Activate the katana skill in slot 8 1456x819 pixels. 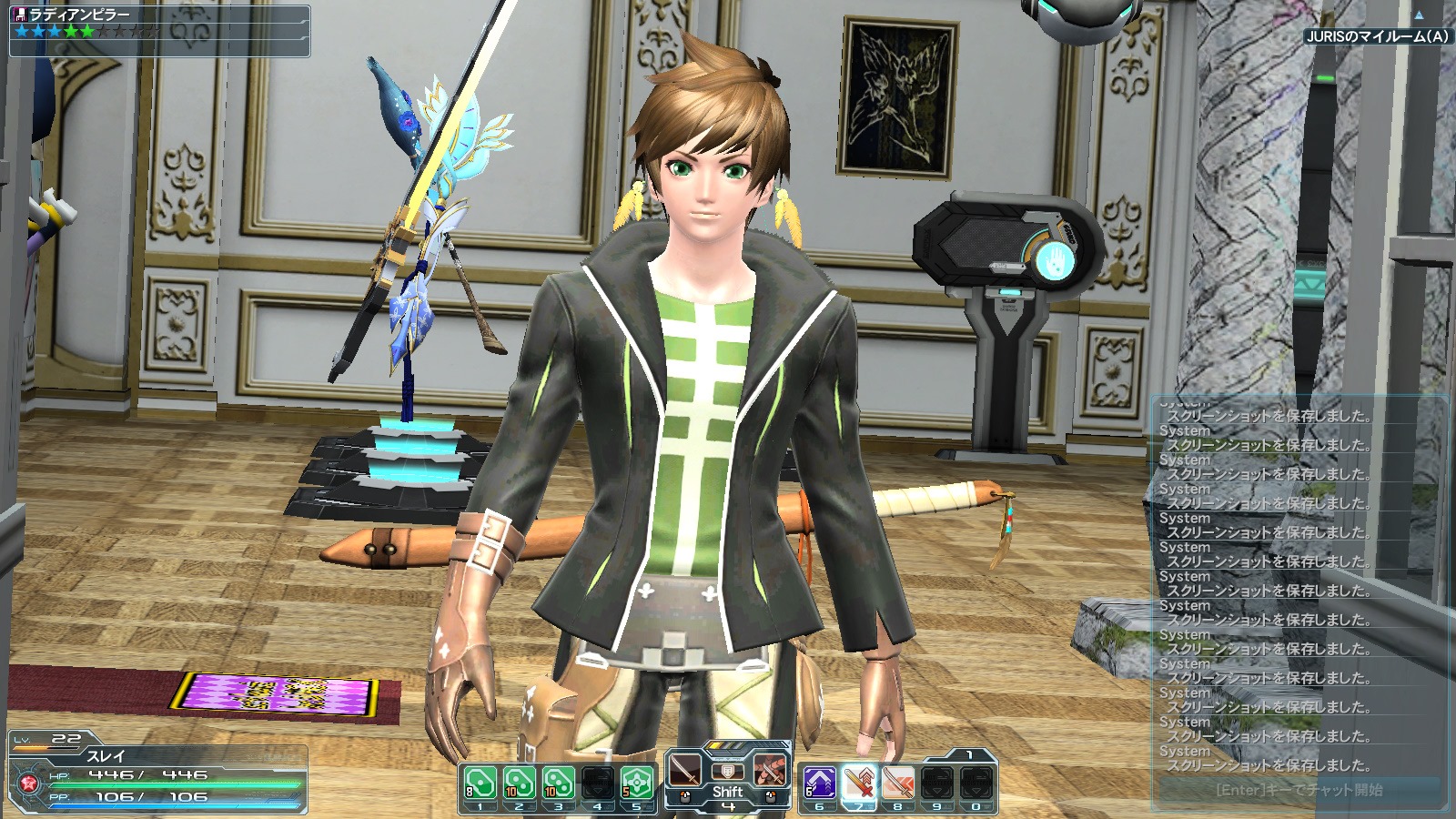click(897, 784)
